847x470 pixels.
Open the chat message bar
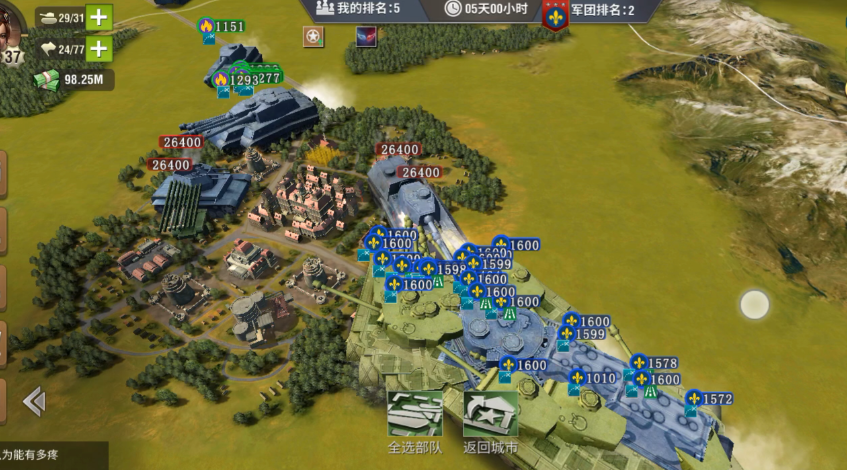tap(50, 456)
